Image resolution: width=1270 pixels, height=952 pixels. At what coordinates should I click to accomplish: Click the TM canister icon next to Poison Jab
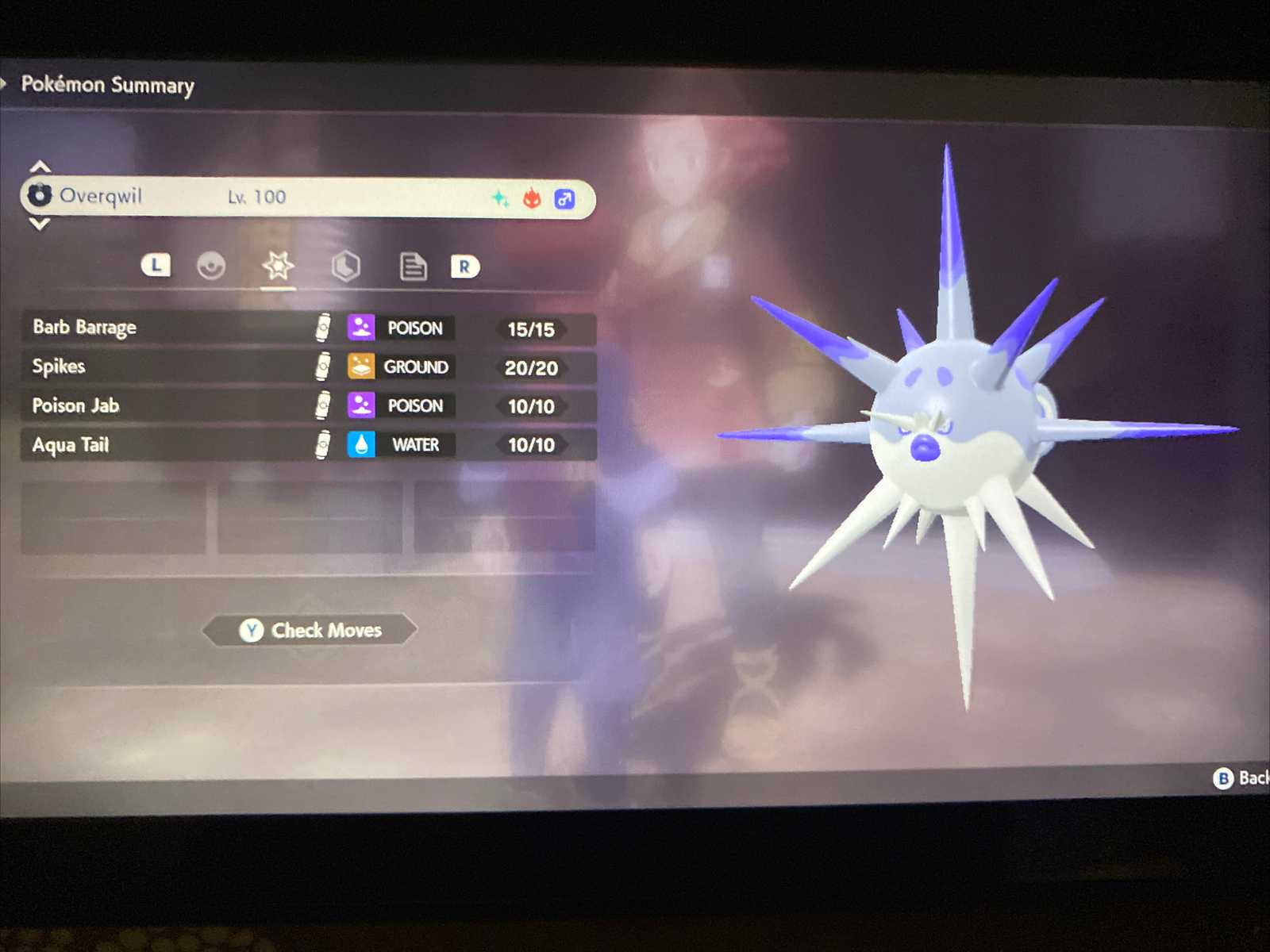321,406
